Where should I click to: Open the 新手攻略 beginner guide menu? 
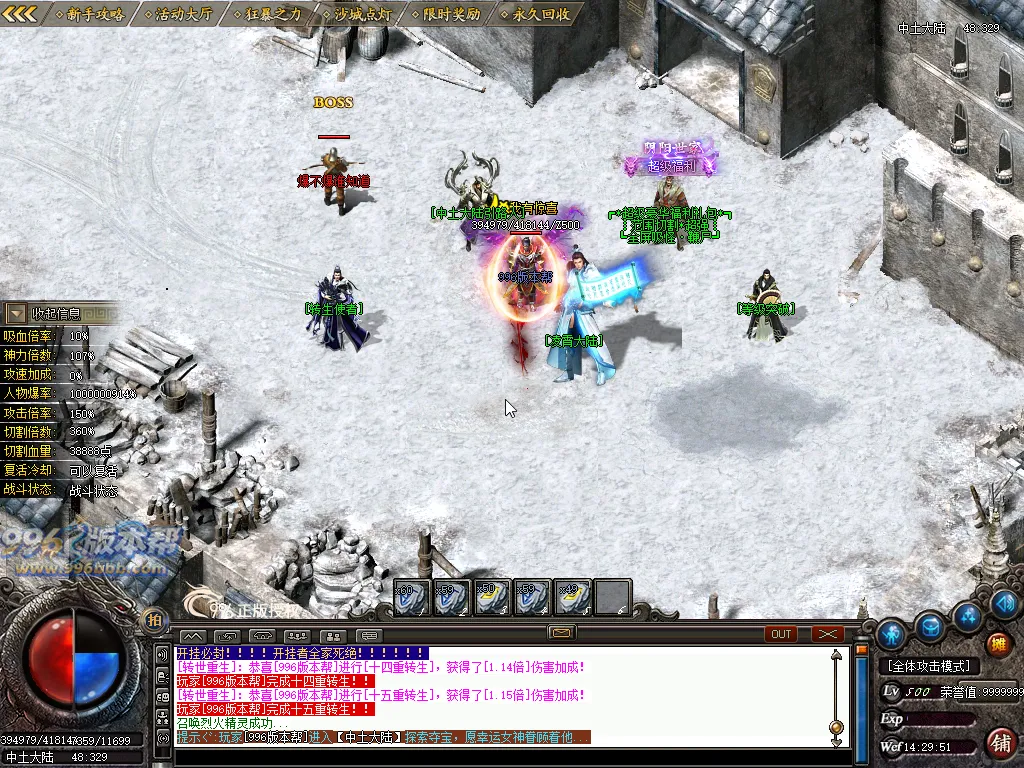(x=90, y=14)
